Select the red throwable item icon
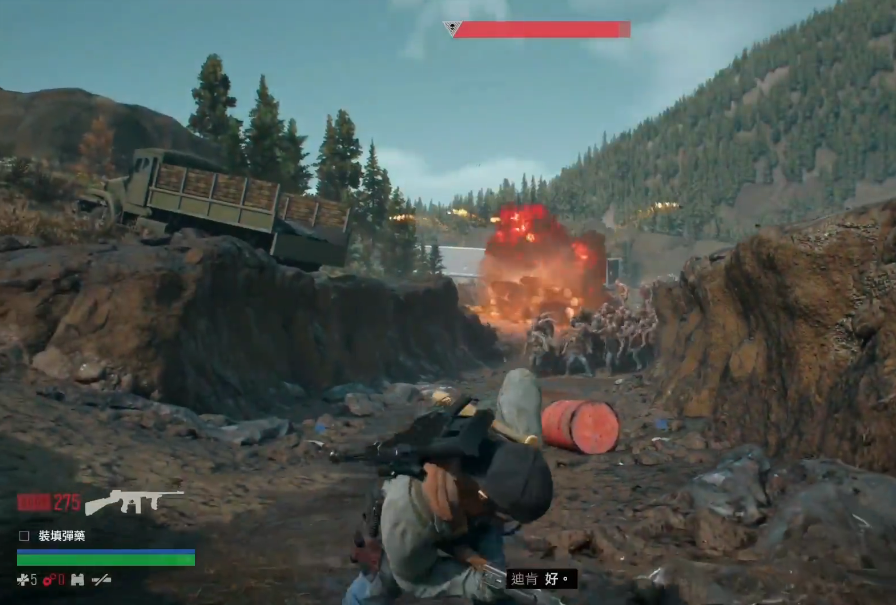 tap(47, 579)
